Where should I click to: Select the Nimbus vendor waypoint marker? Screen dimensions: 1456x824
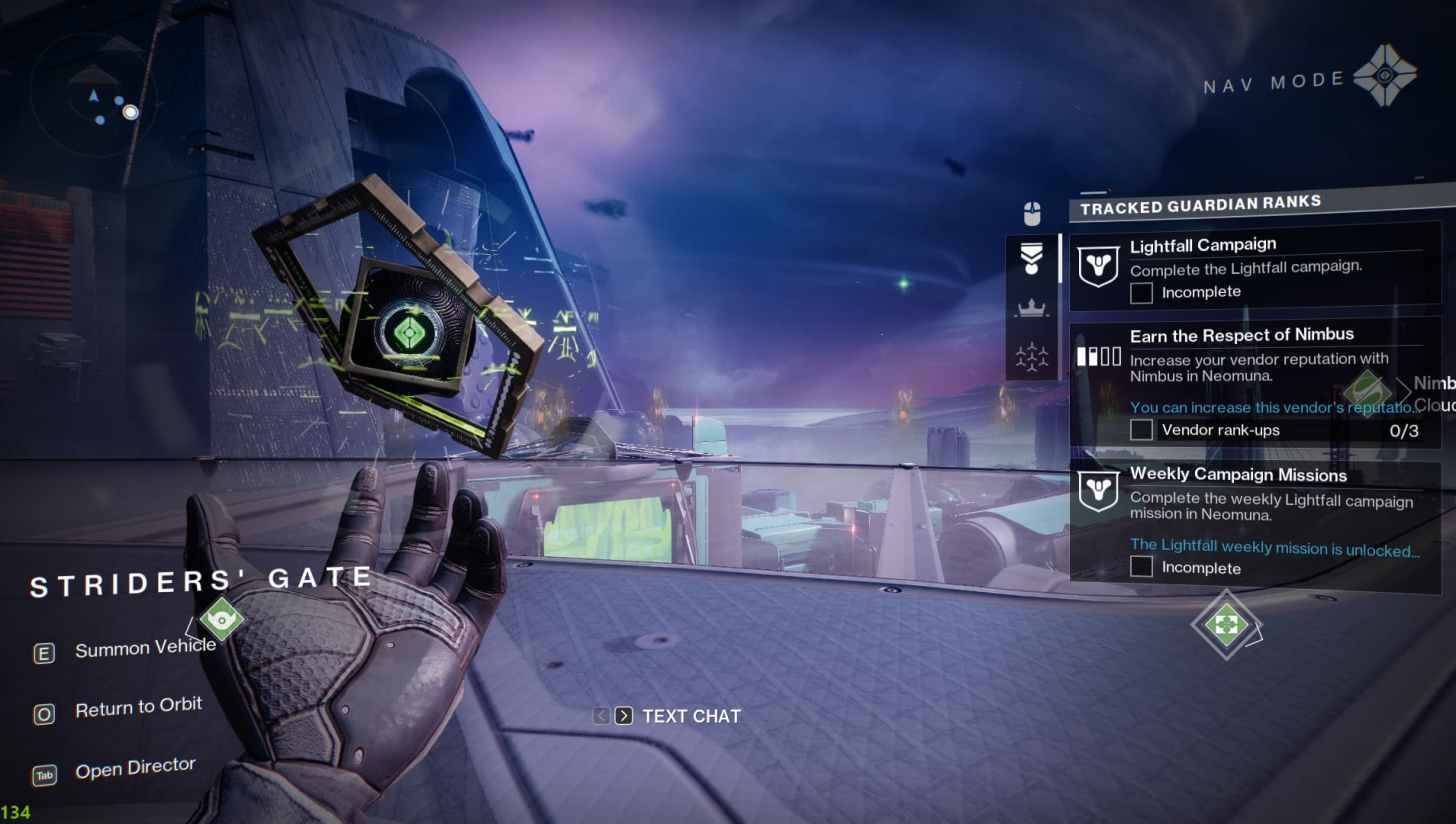tap(1367, 390)
